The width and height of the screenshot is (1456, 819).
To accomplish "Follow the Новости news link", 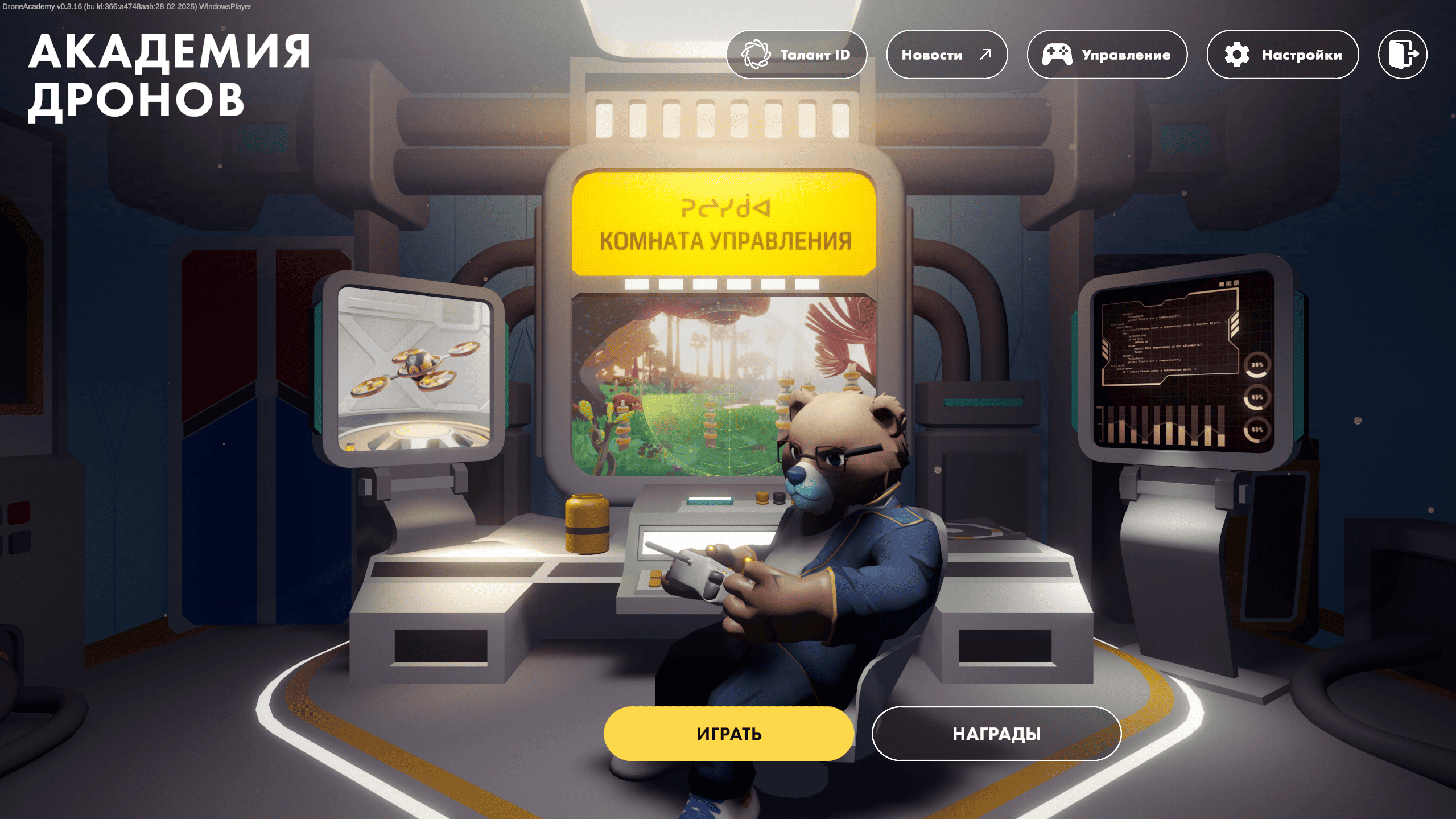I will coord(947,55).
